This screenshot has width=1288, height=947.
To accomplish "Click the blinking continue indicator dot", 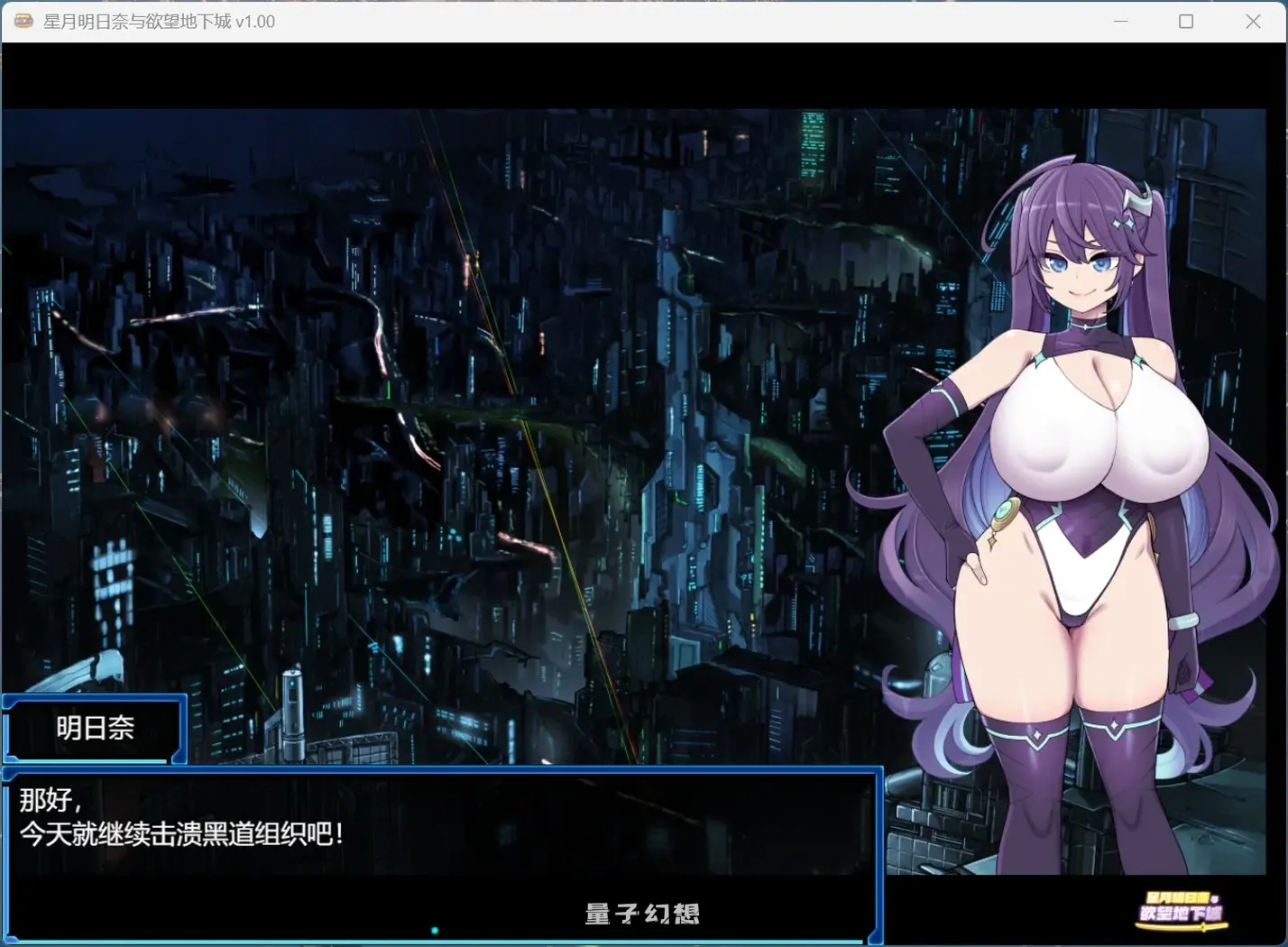I will click(435, 929).
